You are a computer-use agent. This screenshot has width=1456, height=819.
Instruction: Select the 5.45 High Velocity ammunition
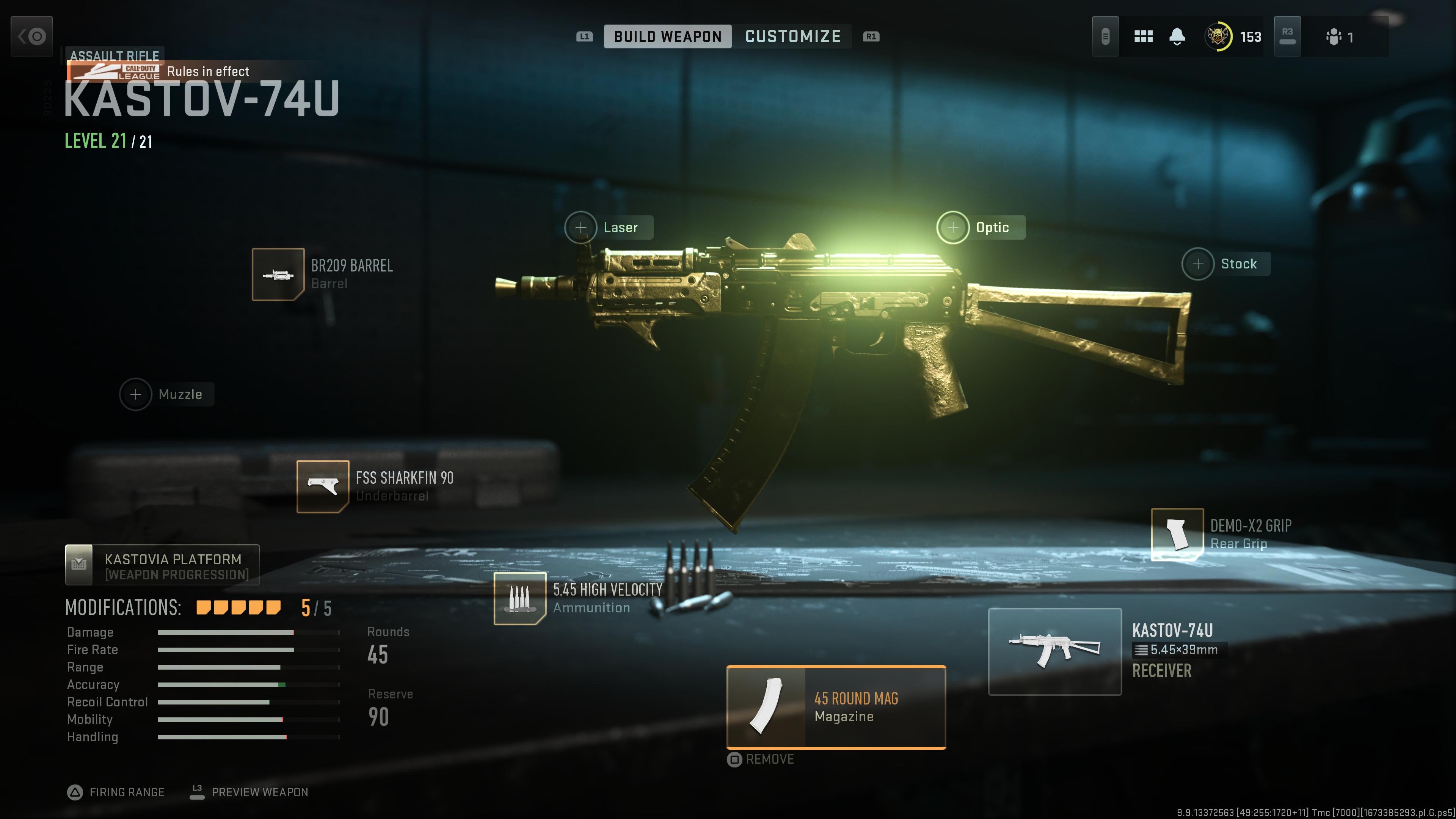(x=520, y=599)
